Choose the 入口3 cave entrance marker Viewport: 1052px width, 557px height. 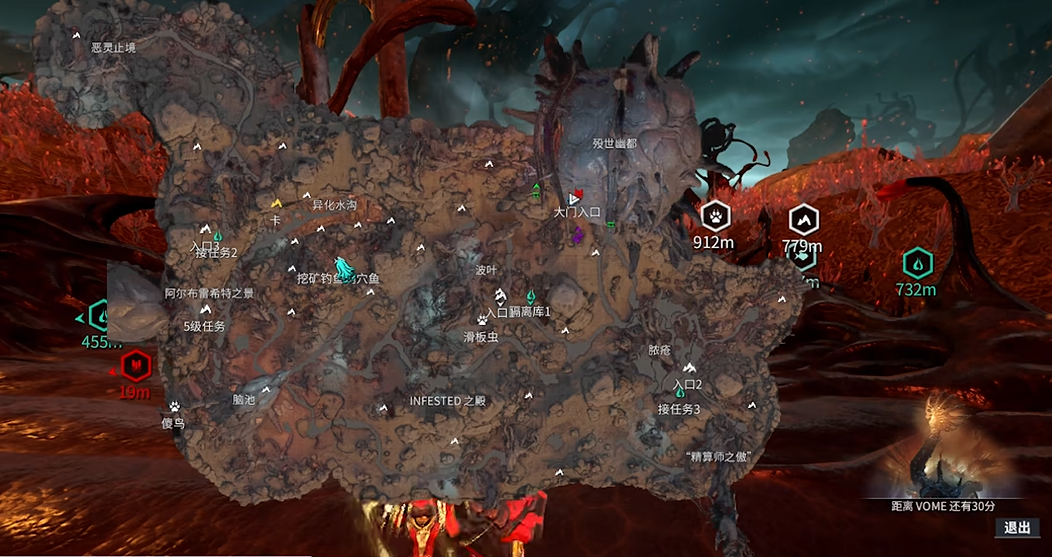click(x=204, y=230)
